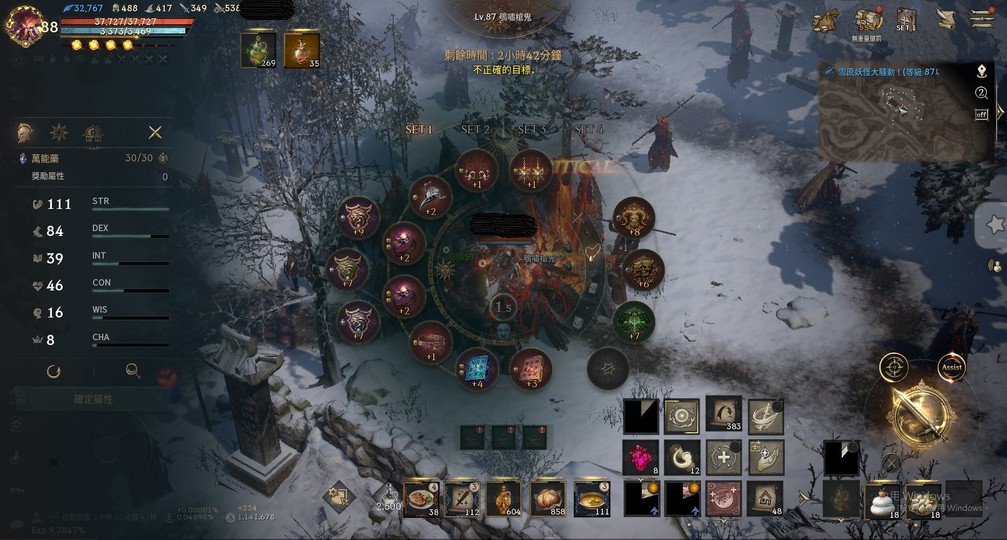Screen dimensions: 1007x540
Task: Reset attribute points with circular arrow
Action: tap(54, 371)
